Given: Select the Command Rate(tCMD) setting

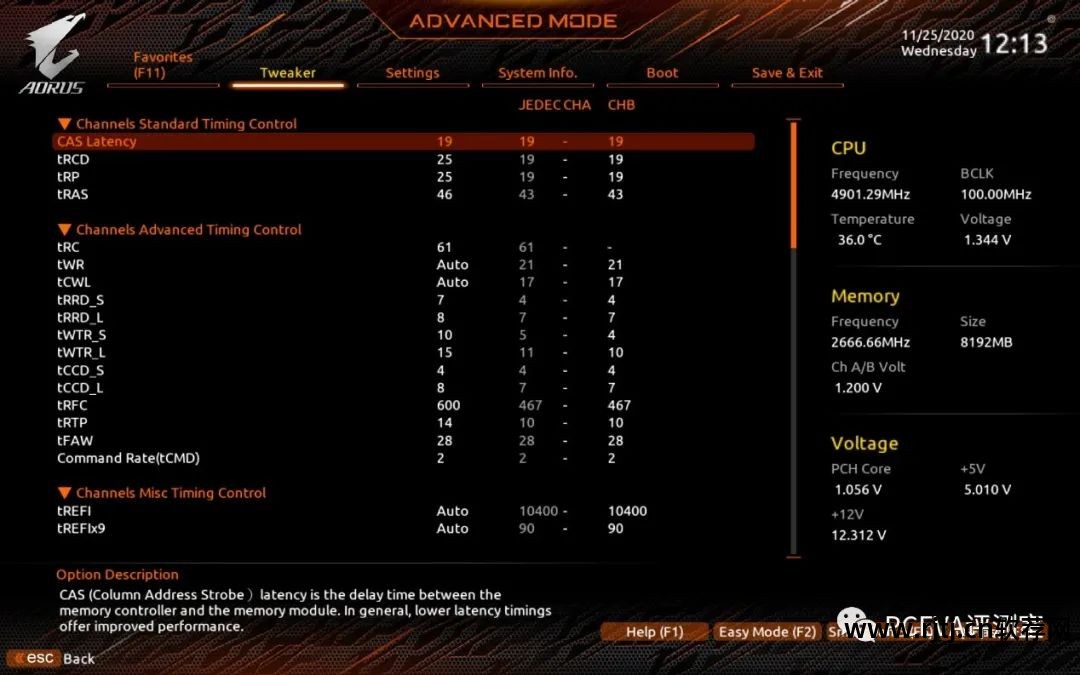Looking at the screenshot, I should (x=128, y=458).
